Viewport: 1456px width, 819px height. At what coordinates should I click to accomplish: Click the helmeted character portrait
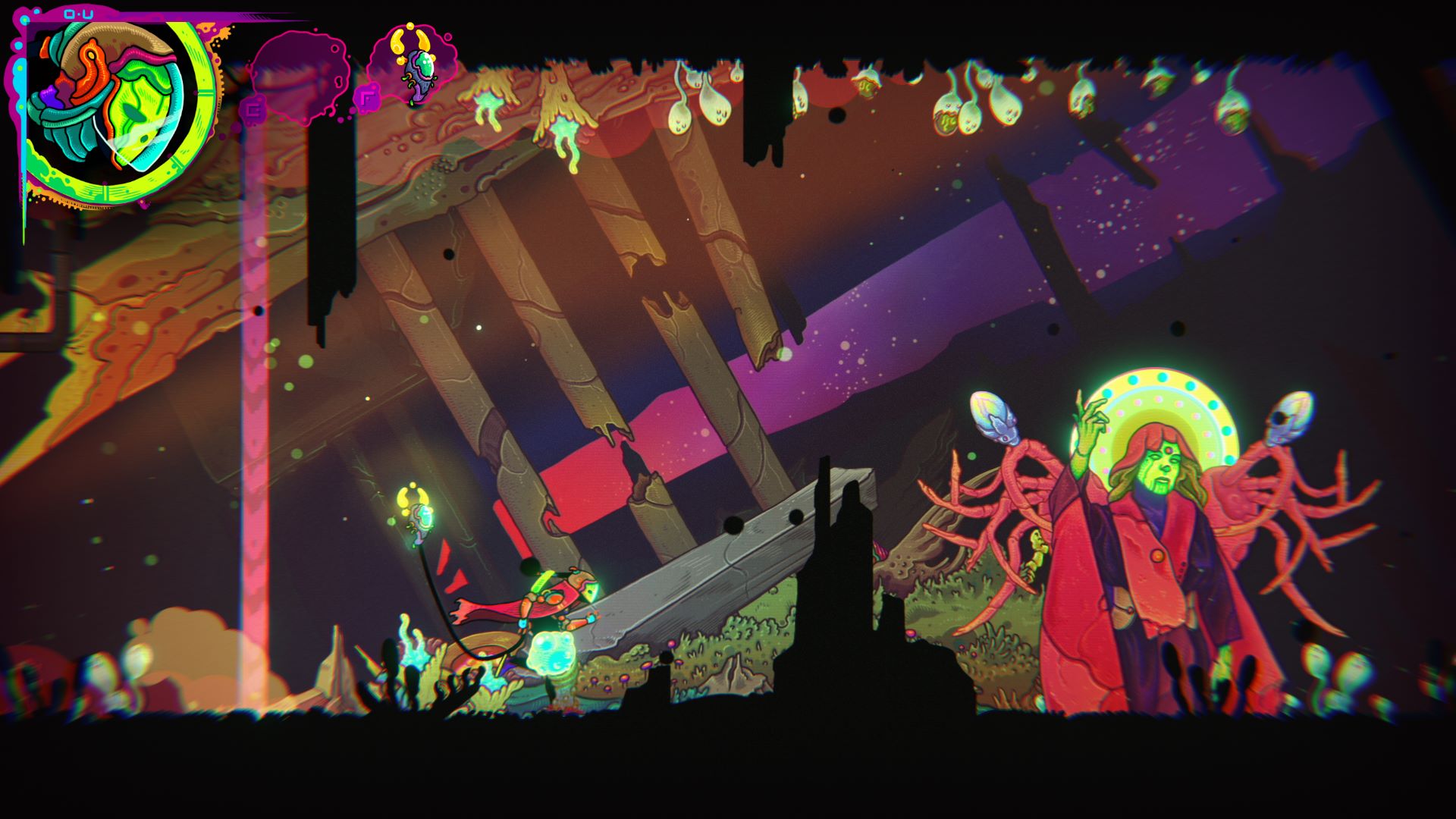(x=114, y=106)
